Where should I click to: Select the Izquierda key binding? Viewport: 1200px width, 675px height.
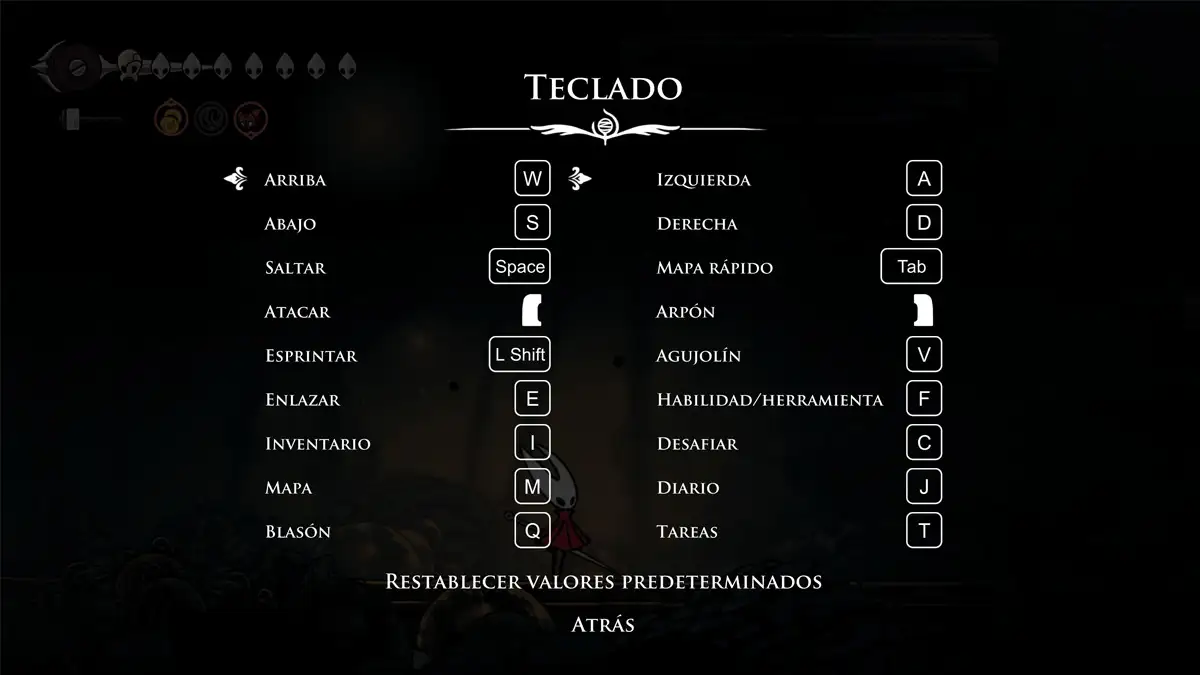[924, 180]
